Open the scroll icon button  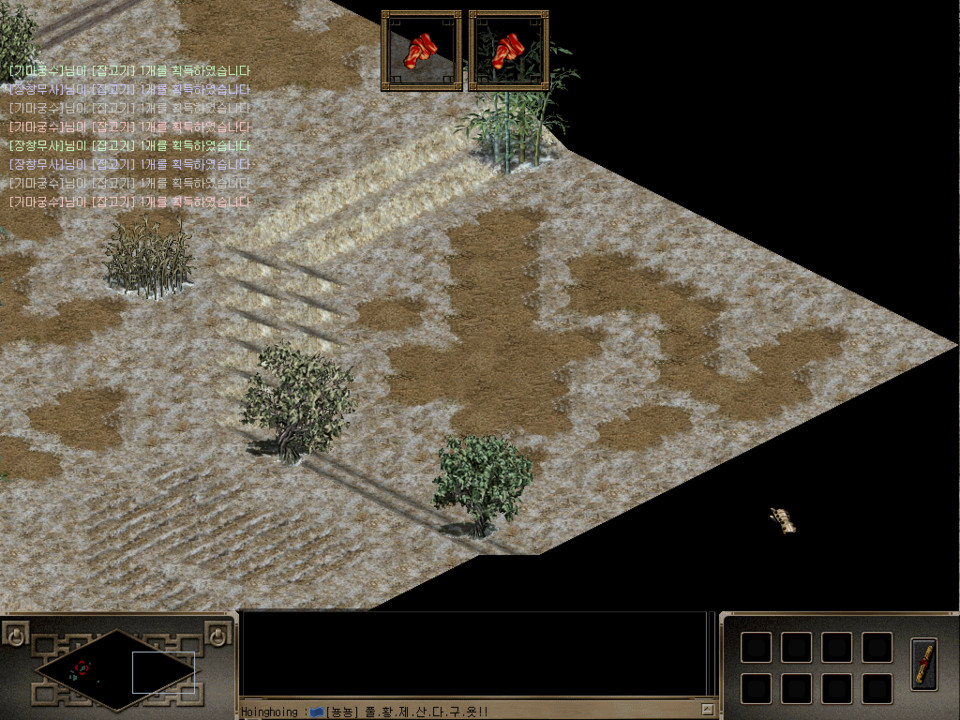tap(925, 663)
